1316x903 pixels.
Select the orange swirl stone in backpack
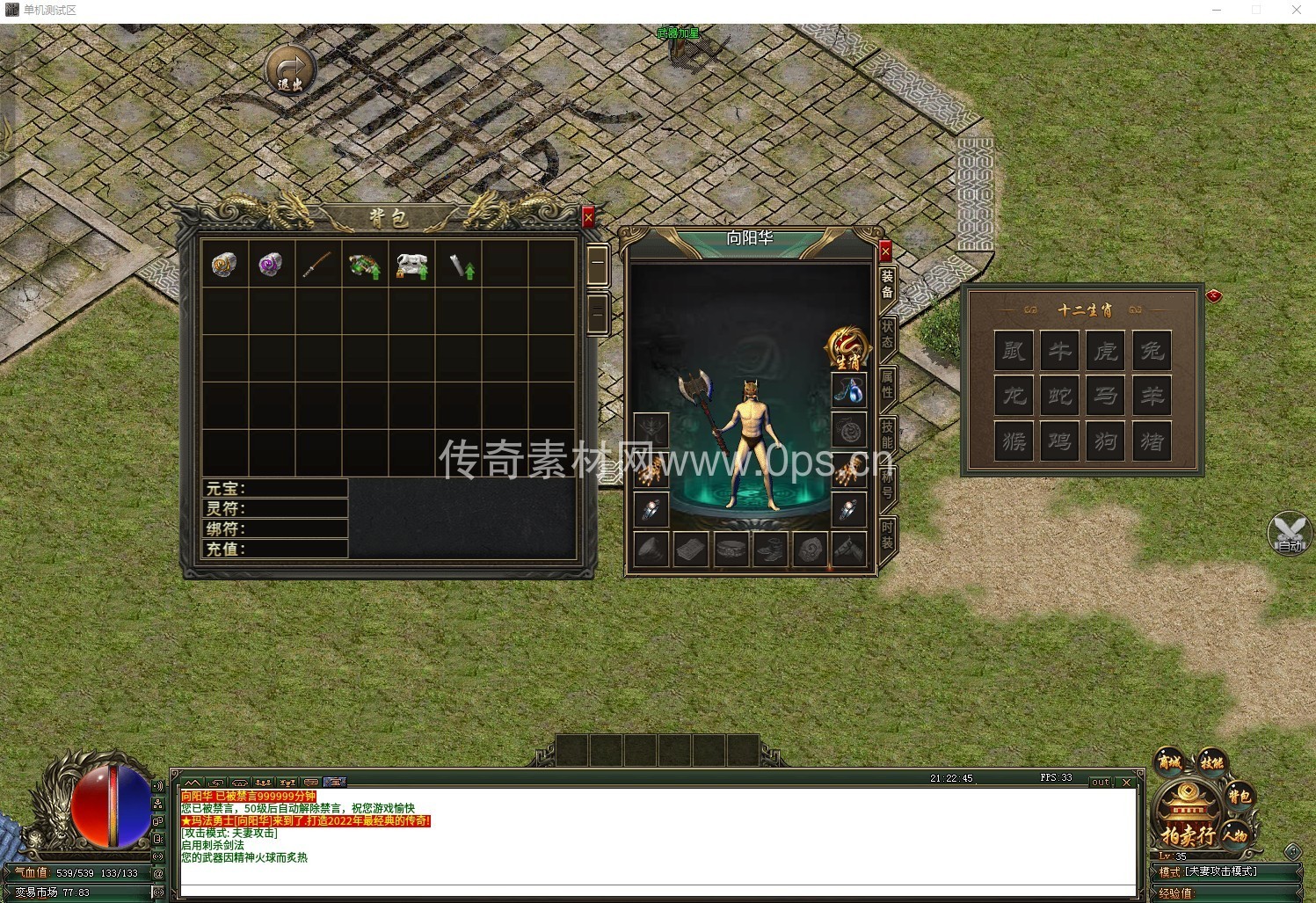[x=224, y=265]
